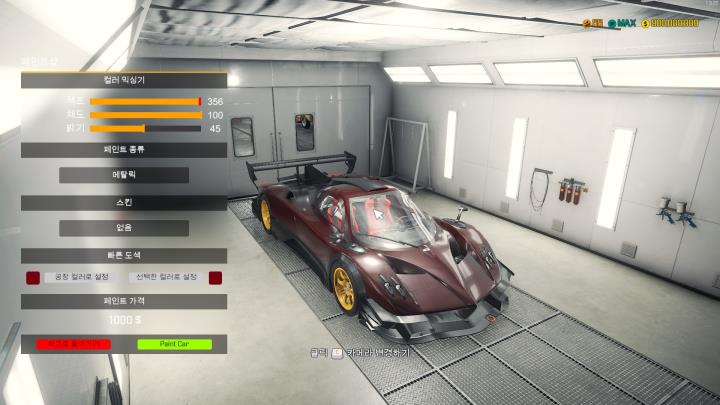The height and width of the screenshot is (405, 720).
Task: Adjust the saturation (채도) slider
Action: [x=145, y=115]
